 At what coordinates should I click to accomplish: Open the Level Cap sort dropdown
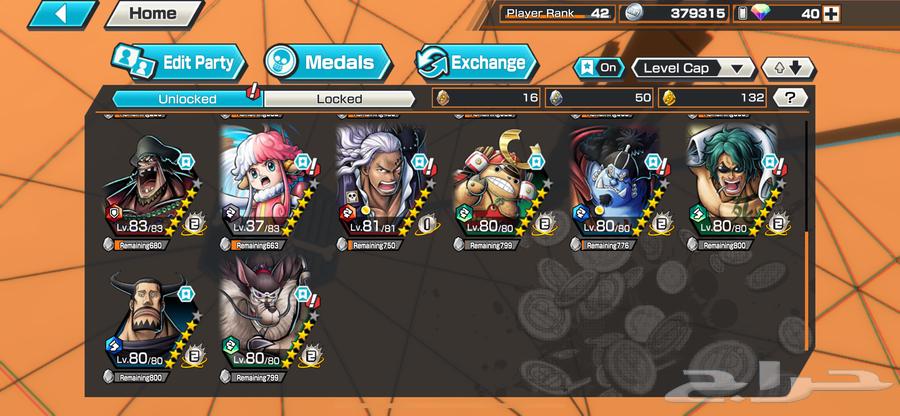coord(693,68)
